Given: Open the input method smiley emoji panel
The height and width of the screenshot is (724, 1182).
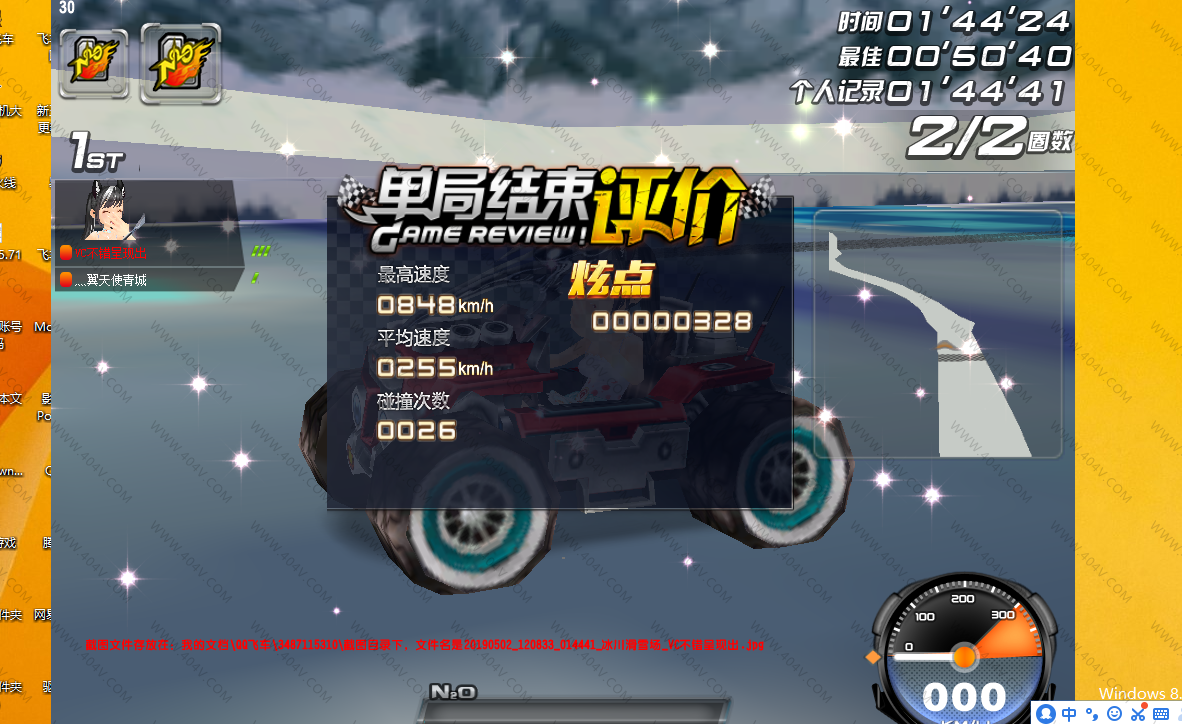Looking at the screenshot, I should click(x=1115, y=713).
